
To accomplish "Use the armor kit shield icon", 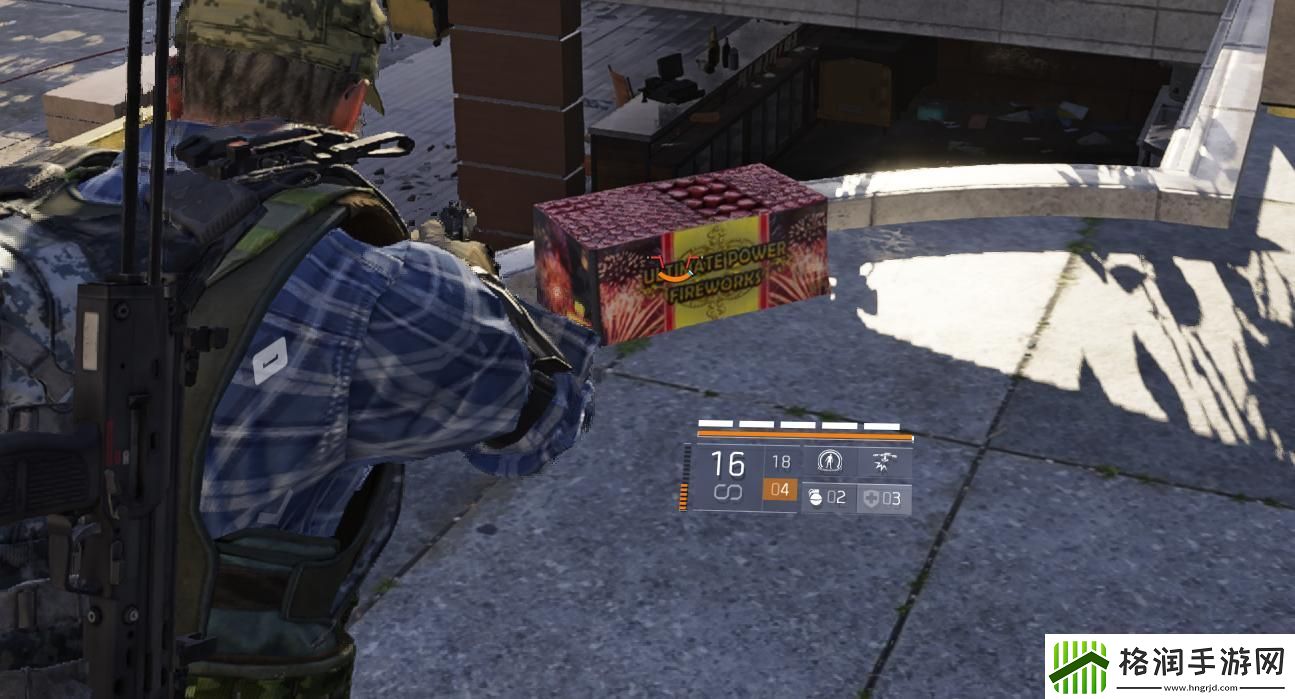I will pyautogui.click(x=870, y=497).
